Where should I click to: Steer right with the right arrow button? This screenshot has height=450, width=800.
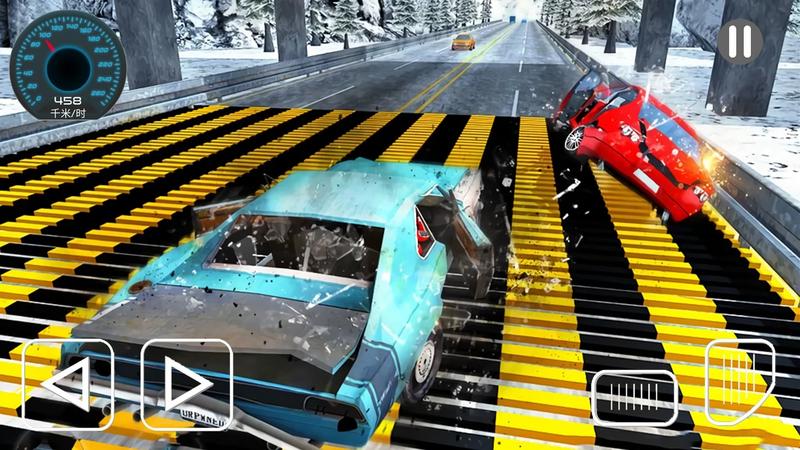click(187, 385)
